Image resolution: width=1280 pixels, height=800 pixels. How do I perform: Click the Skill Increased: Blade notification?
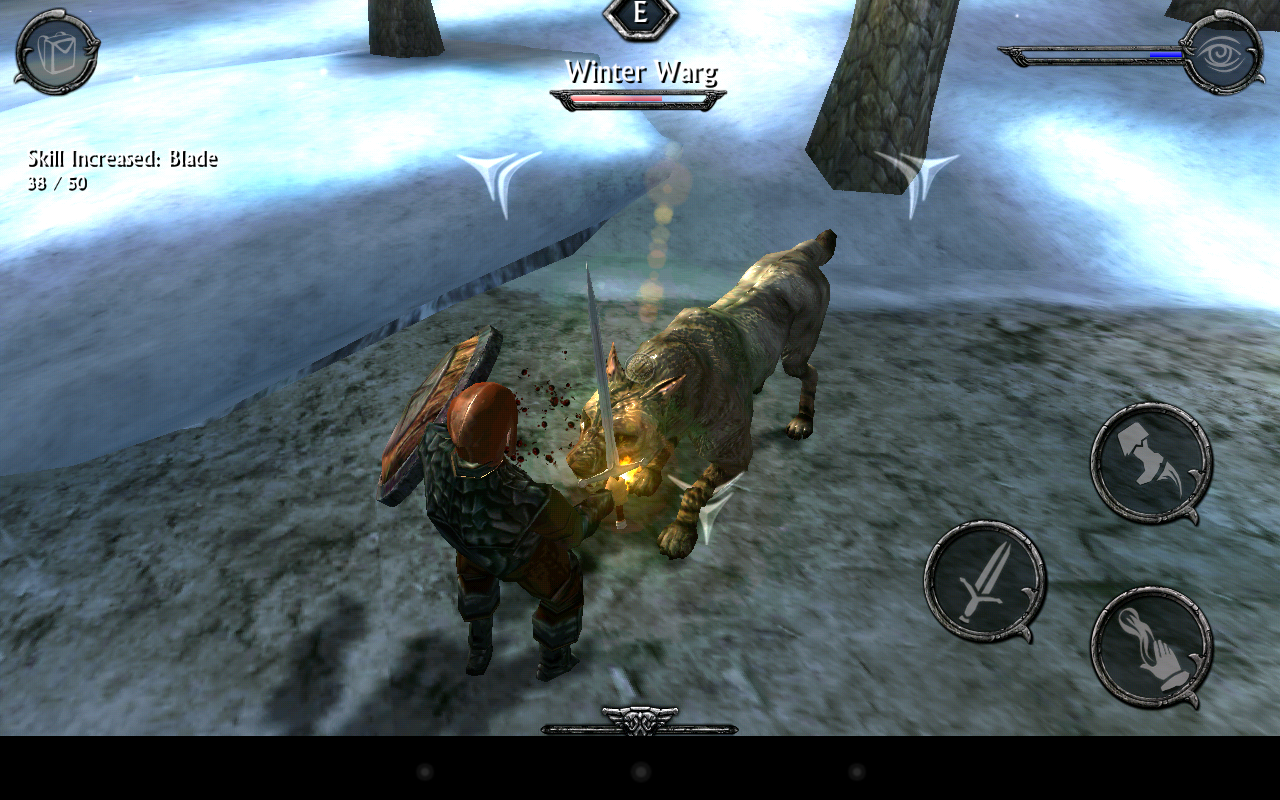point(122,158)
